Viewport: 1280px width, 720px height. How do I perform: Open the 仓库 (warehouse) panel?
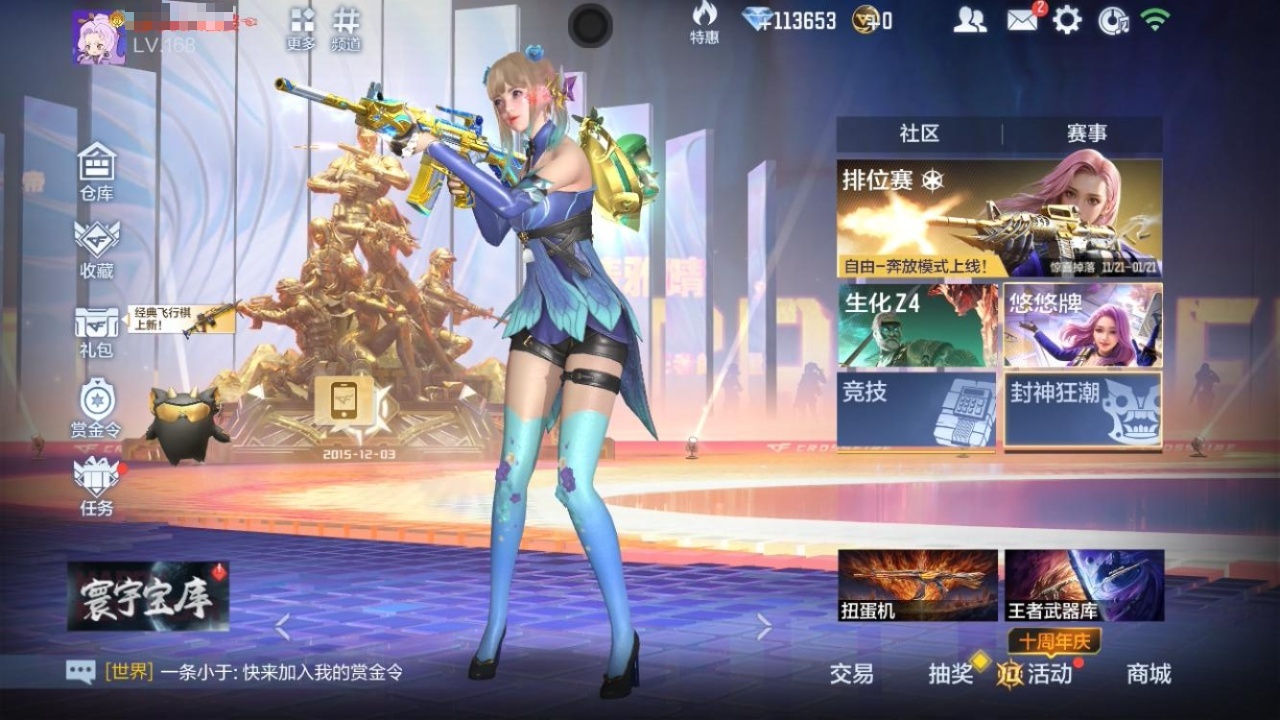[x=95, y=170]
